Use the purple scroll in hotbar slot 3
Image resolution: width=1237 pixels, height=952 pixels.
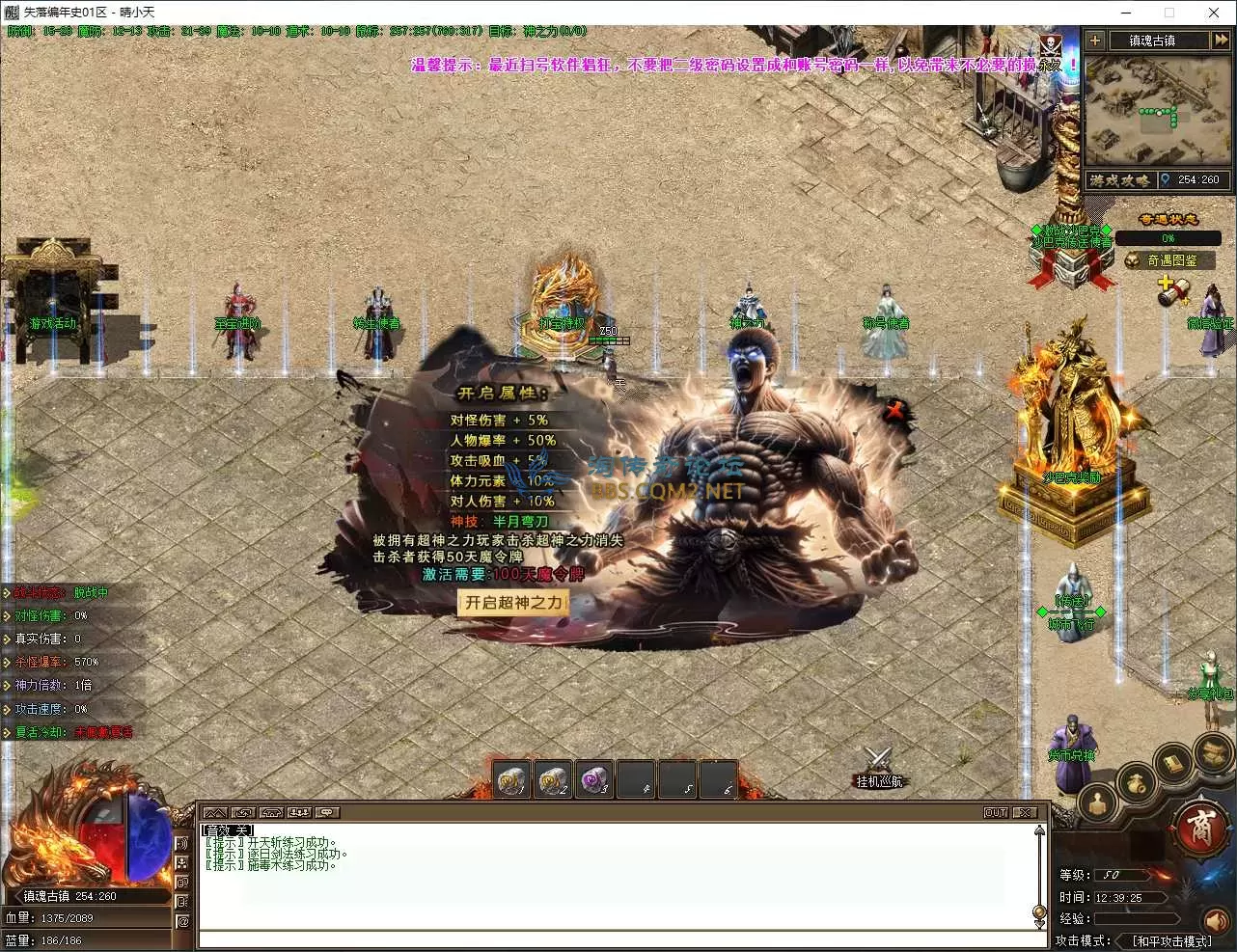click(594, 779)
